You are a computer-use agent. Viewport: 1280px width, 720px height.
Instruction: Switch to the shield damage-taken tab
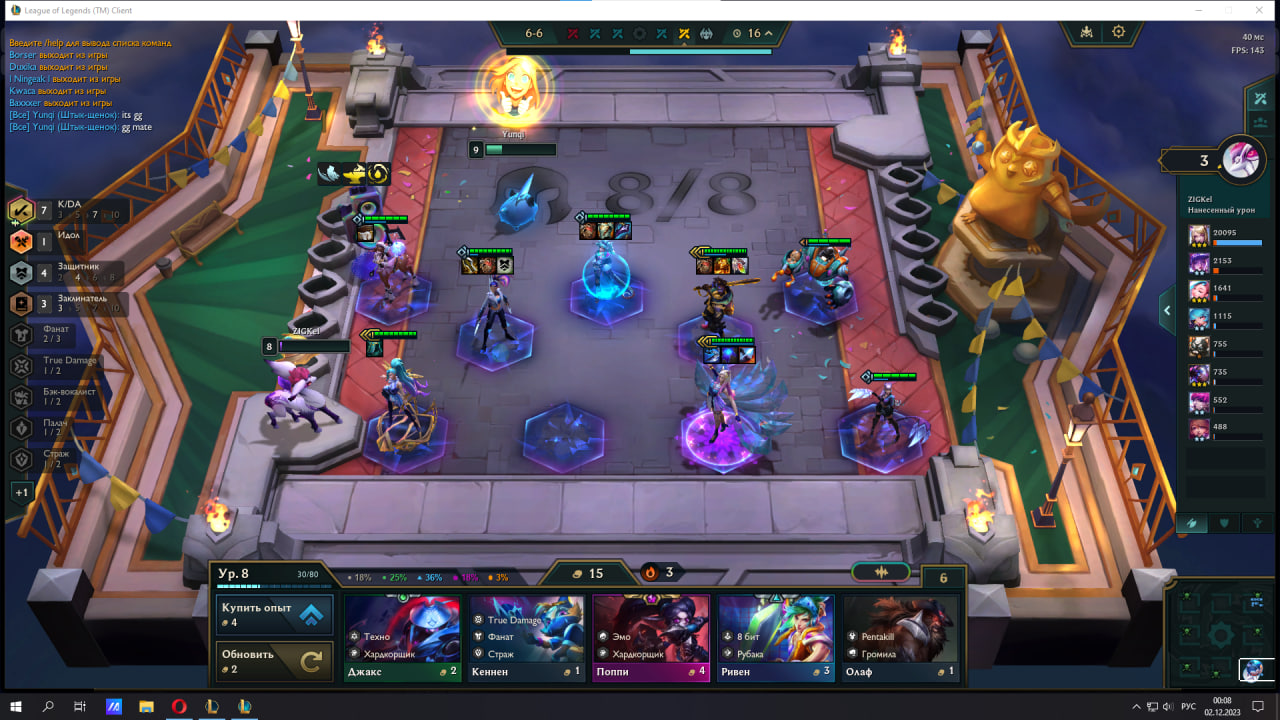click(x=1224, y=523)
